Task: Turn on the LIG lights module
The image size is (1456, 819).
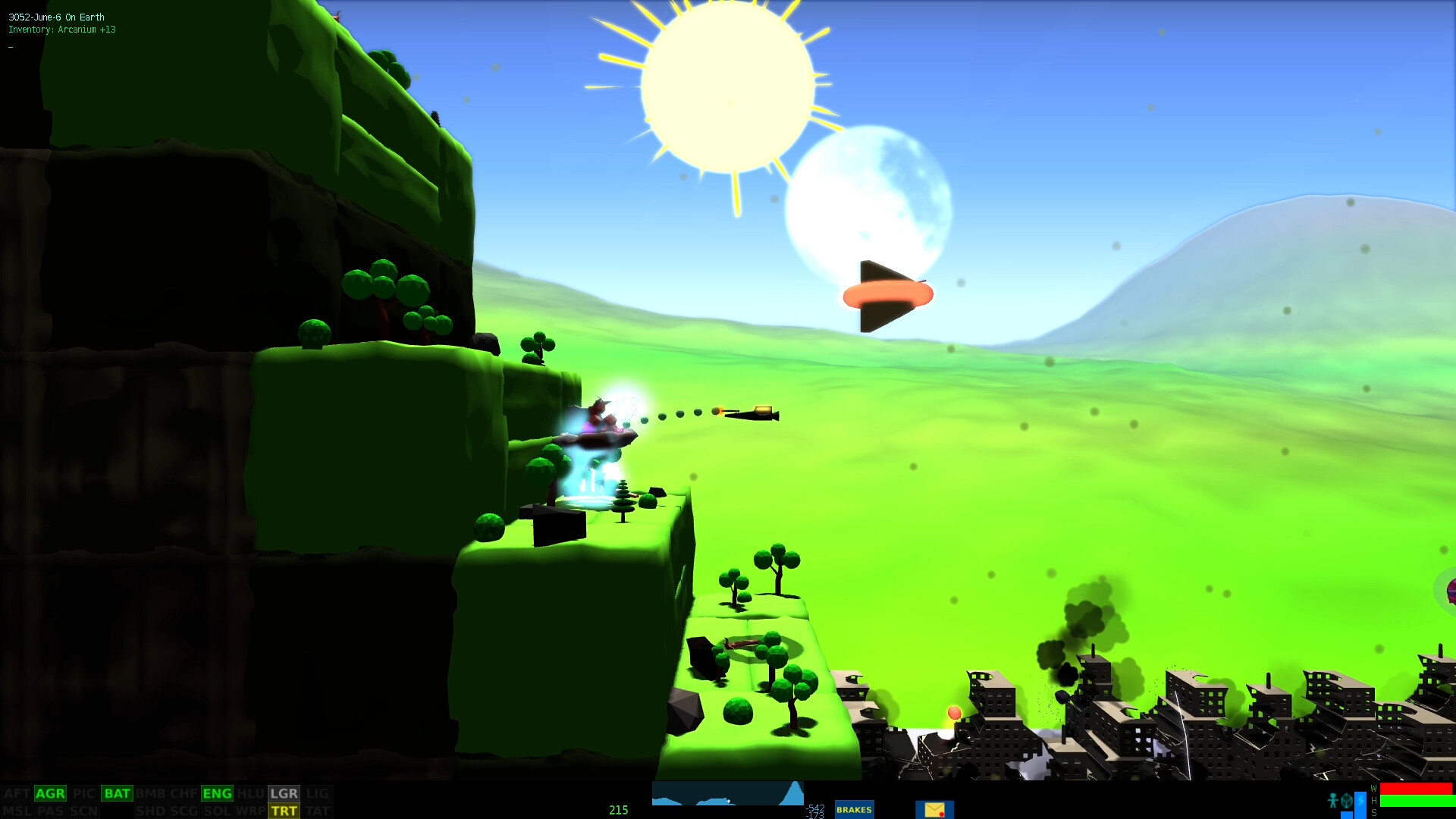Action: pos(318,793)
